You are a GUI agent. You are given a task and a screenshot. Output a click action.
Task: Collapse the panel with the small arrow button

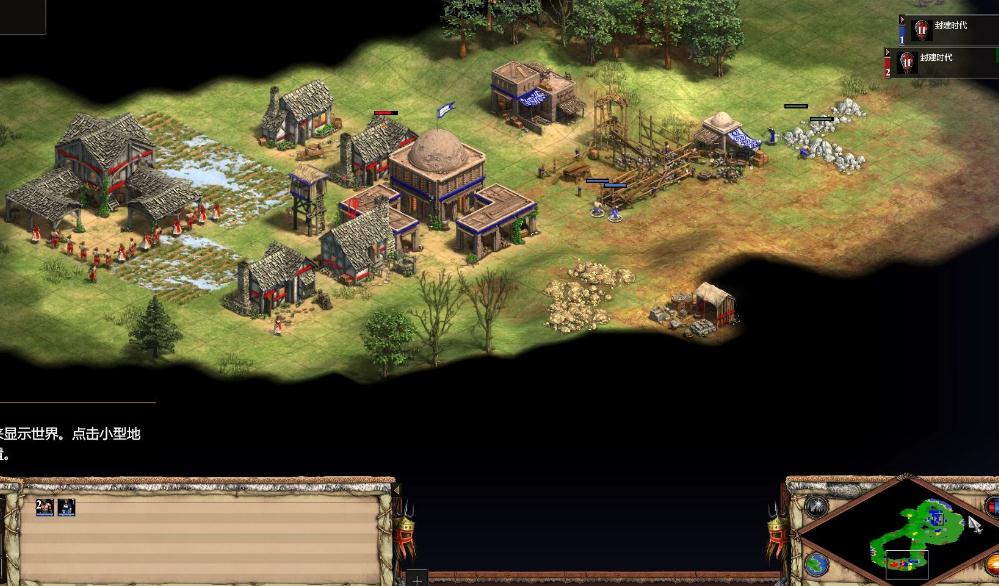(x=903, y=17)
